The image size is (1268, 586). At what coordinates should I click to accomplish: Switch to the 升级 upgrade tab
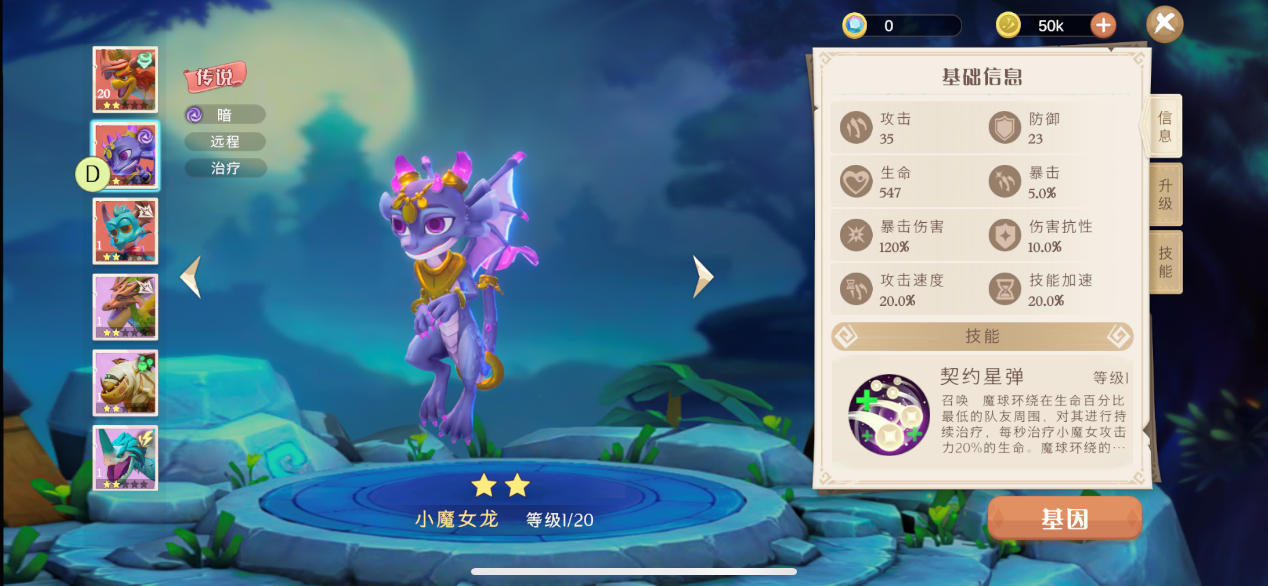pos(1165,194)
